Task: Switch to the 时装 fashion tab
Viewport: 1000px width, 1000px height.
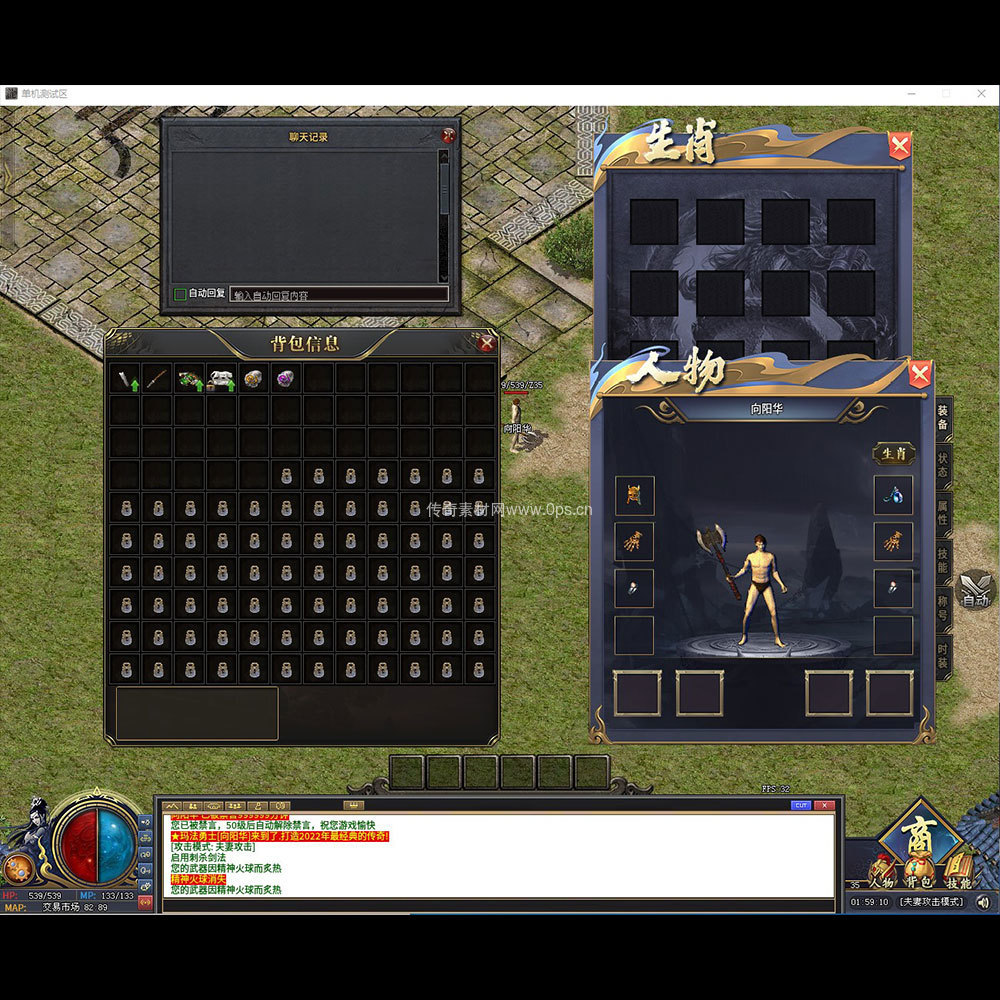Action: [942, 656]
